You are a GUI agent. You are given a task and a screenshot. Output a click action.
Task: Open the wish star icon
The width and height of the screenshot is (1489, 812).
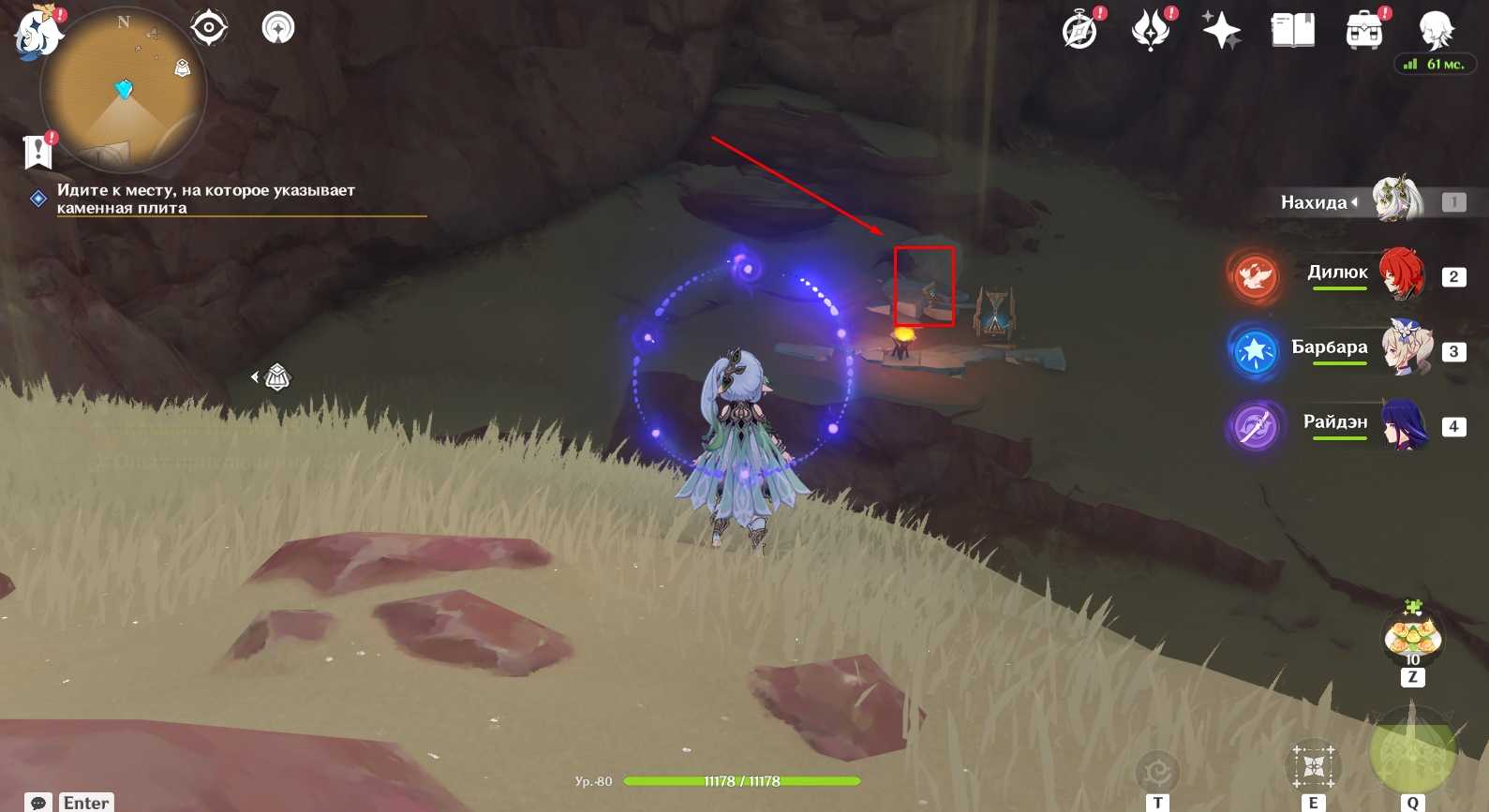click(1222, 30)
